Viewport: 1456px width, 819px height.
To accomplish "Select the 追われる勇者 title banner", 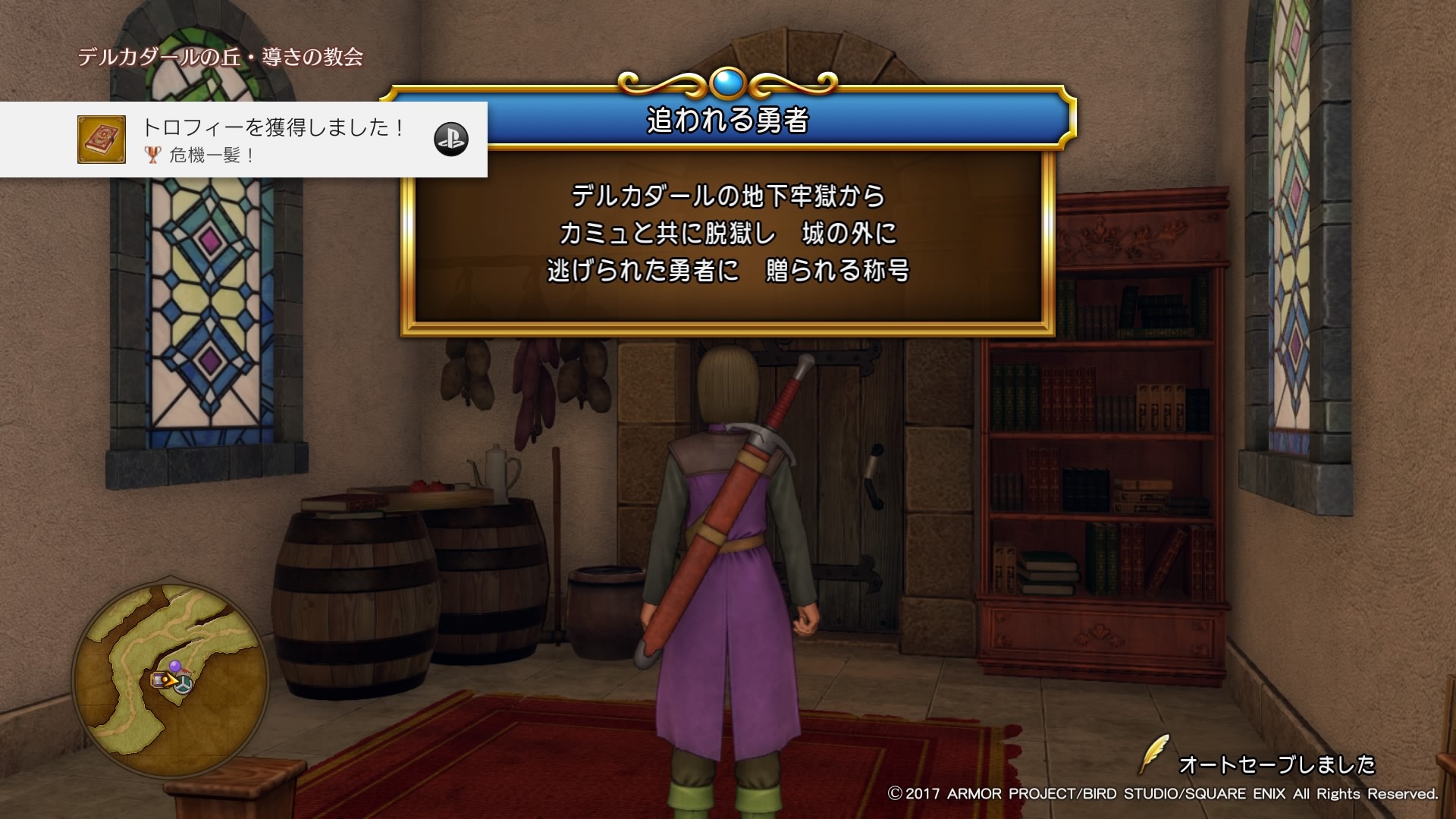I will [x=728, y=120].
